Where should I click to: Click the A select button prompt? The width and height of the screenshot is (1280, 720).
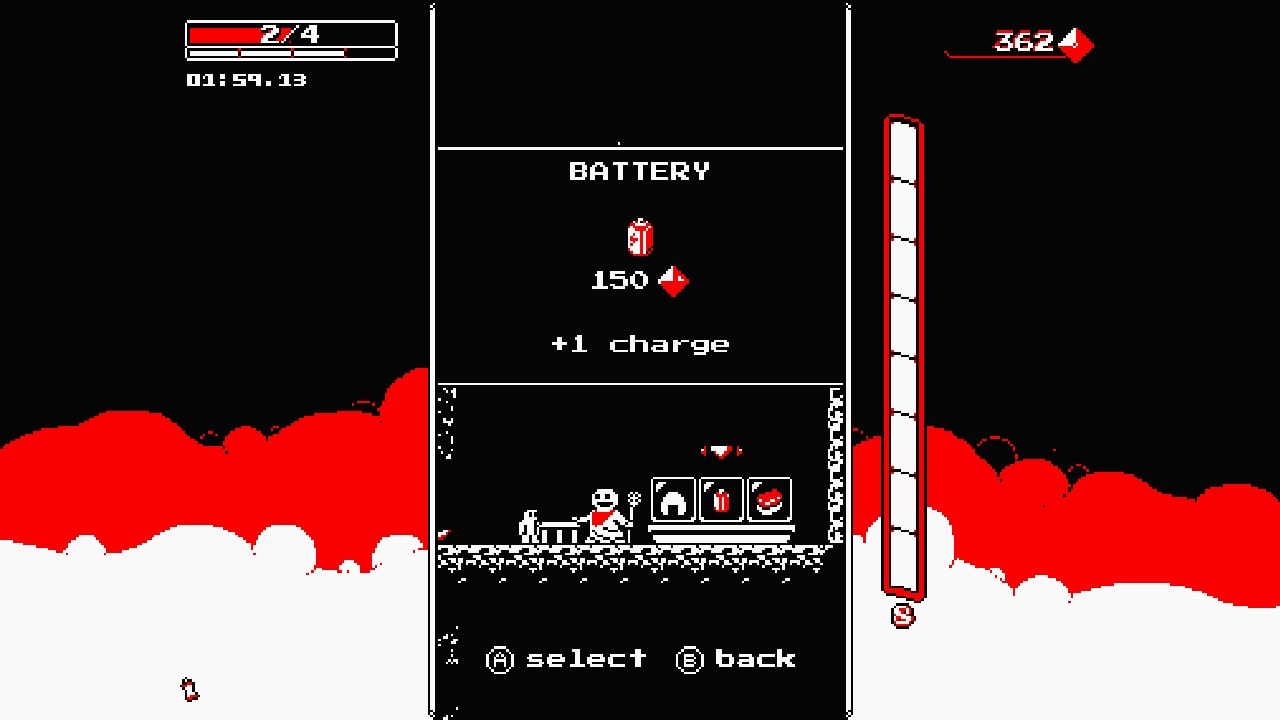click(566, 659)
